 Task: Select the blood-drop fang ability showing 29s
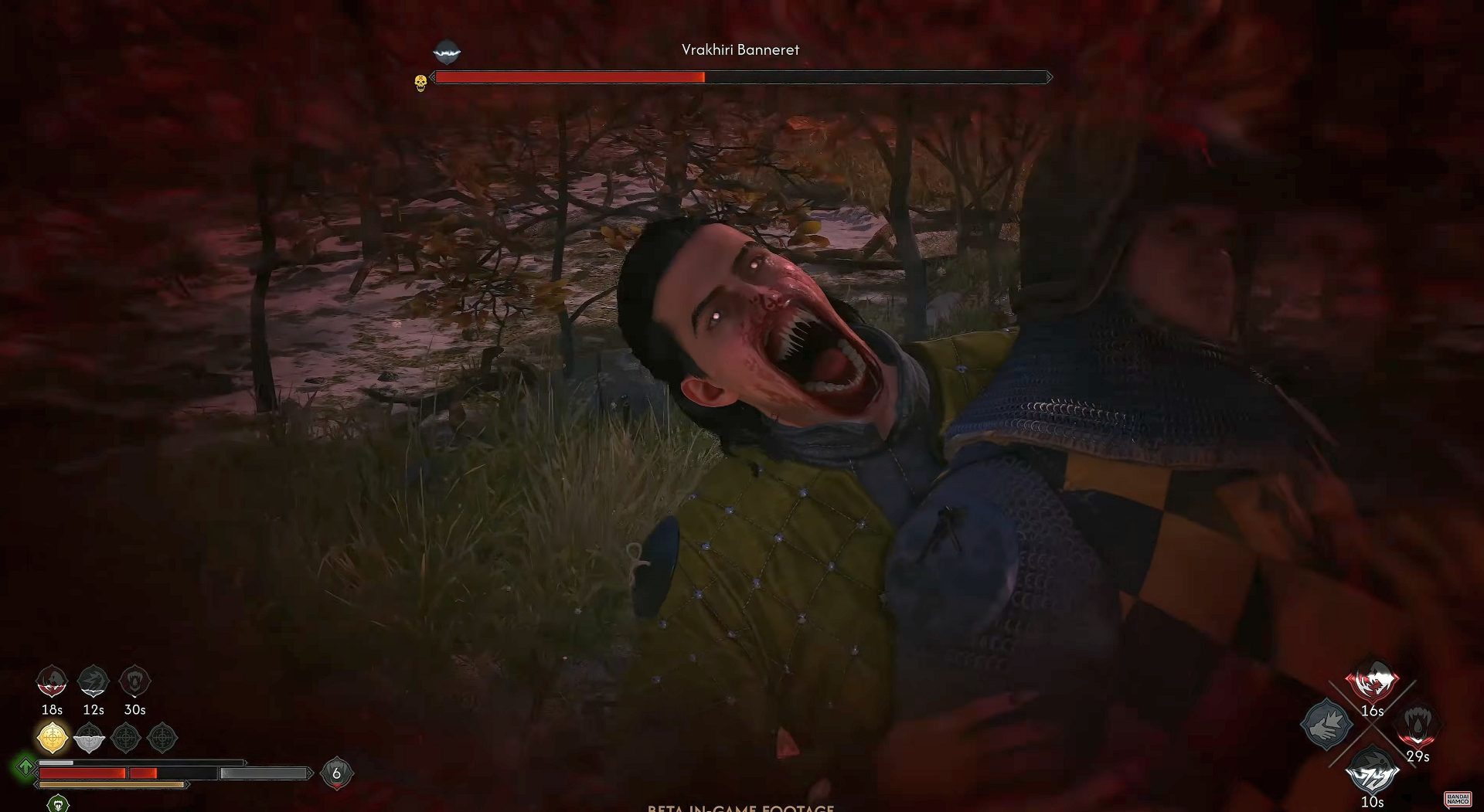(1418, 725)
